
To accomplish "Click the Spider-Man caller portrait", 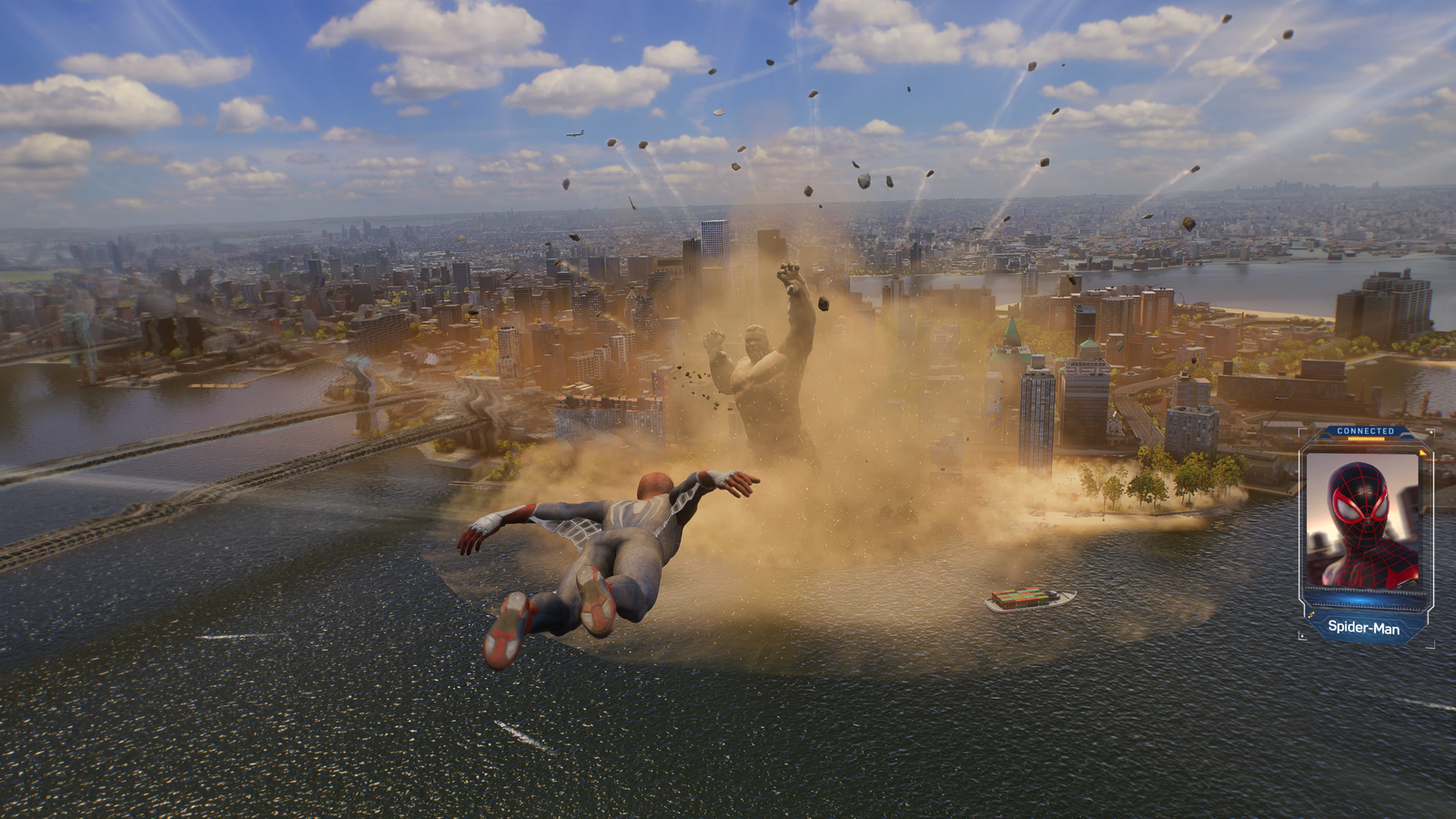I will coord(1362,521).
